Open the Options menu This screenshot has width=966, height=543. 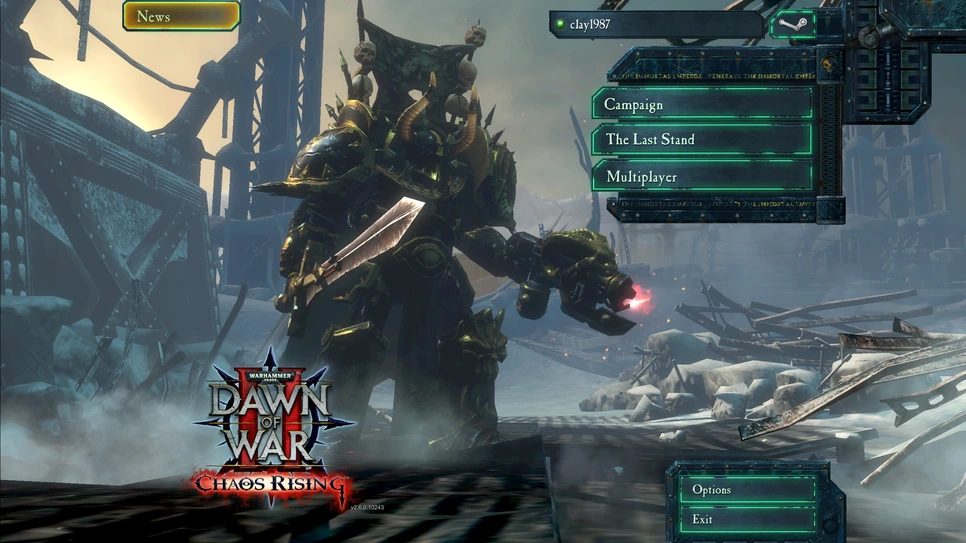747,490
